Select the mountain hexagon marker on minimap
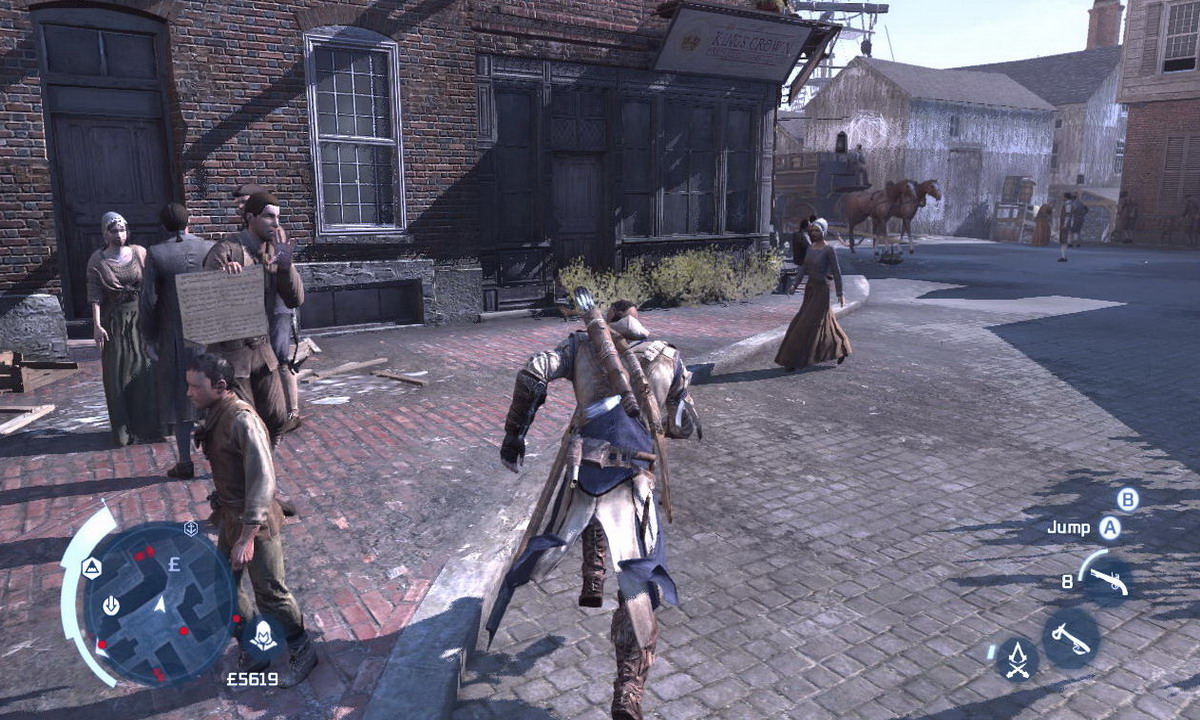Screen dimensions: 1200x720 (91, 569)
